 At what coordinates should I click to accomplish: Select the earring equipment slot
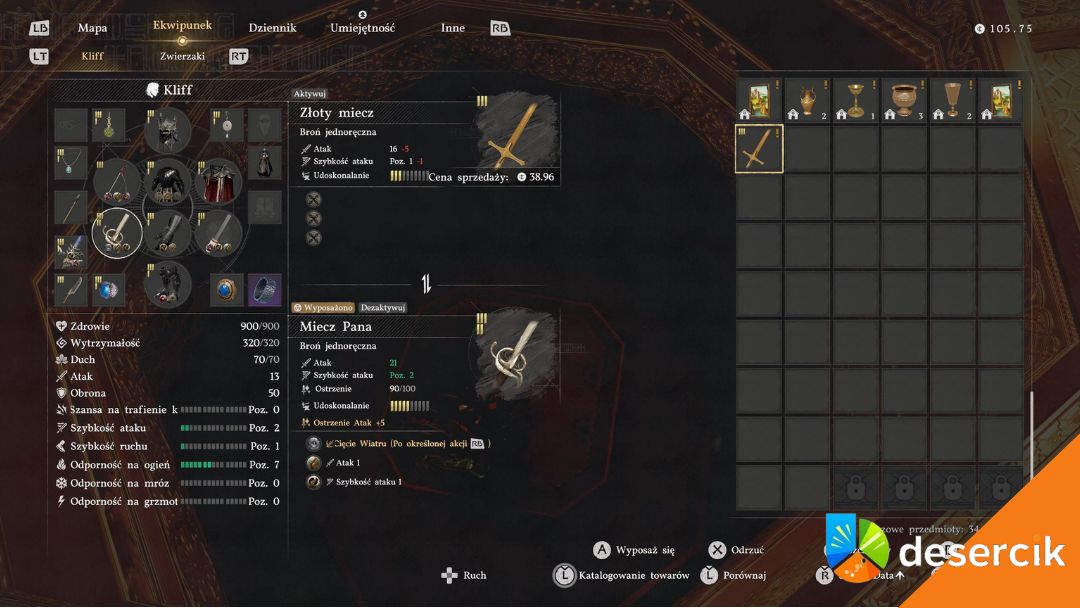click(x=227, y=126)
